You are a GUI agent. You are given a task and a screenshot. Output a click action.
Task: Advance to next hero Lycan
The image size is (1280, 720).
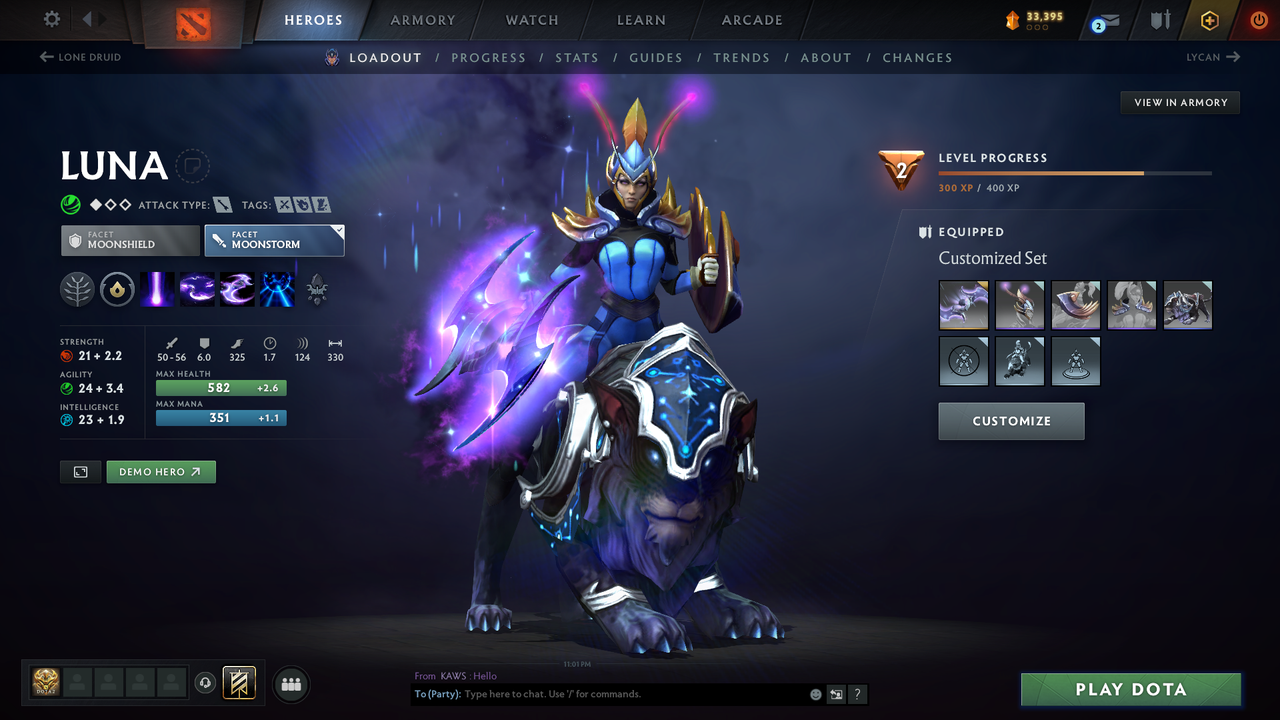pyautogui.click(x=1213, y=57)
